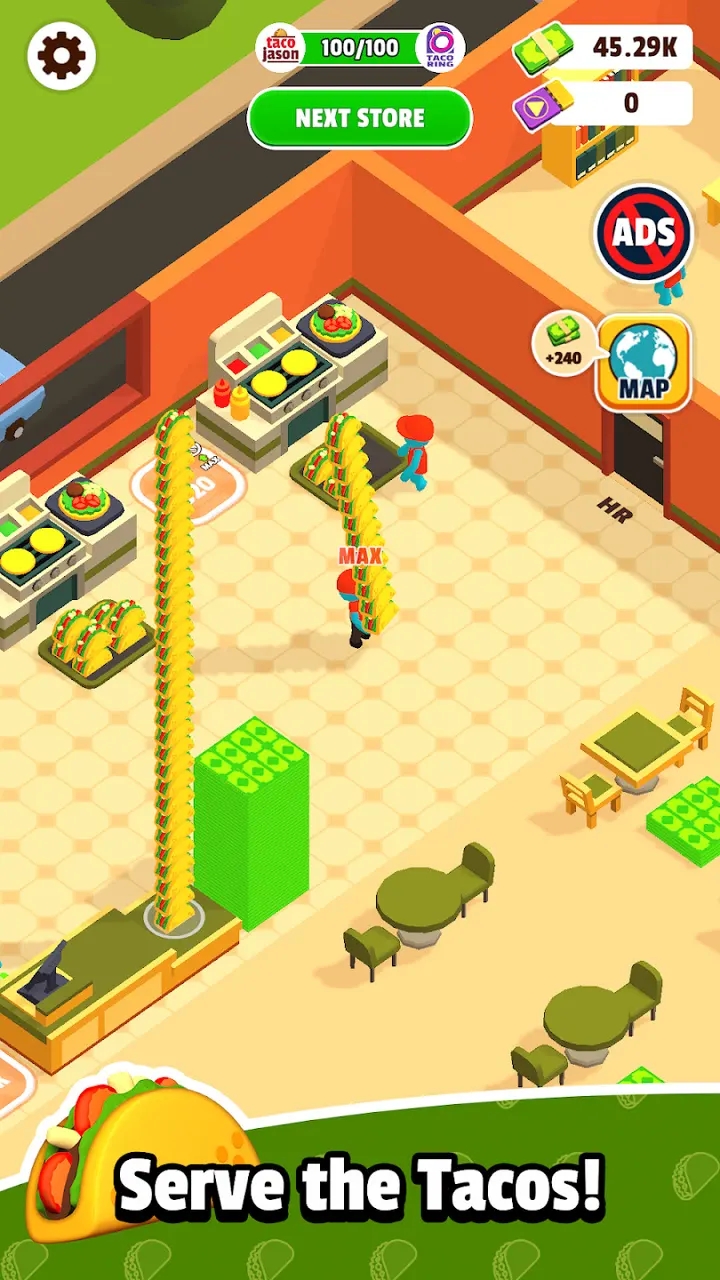Open the settings gear menu
Viewport: 720px width, 1280px height.
[62, 56]
